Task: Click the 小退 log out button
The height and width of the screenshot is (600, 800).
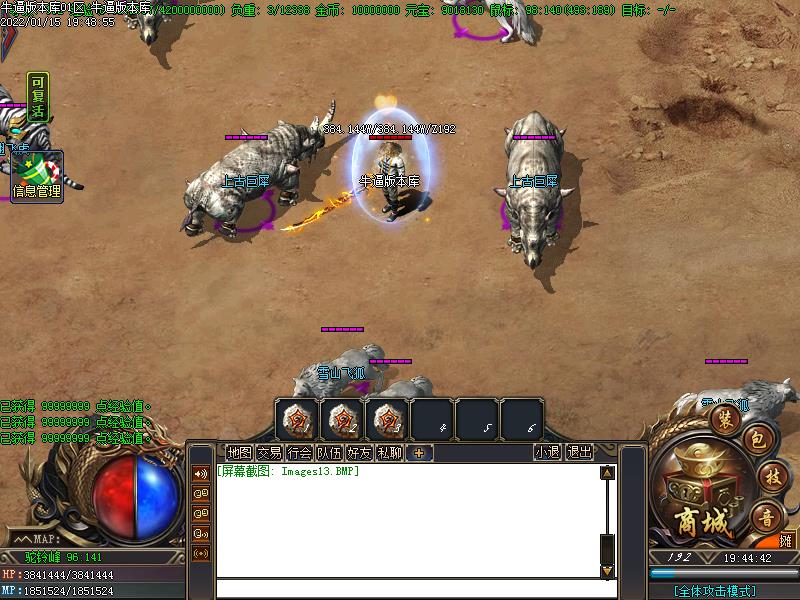Action: (547, 452)
